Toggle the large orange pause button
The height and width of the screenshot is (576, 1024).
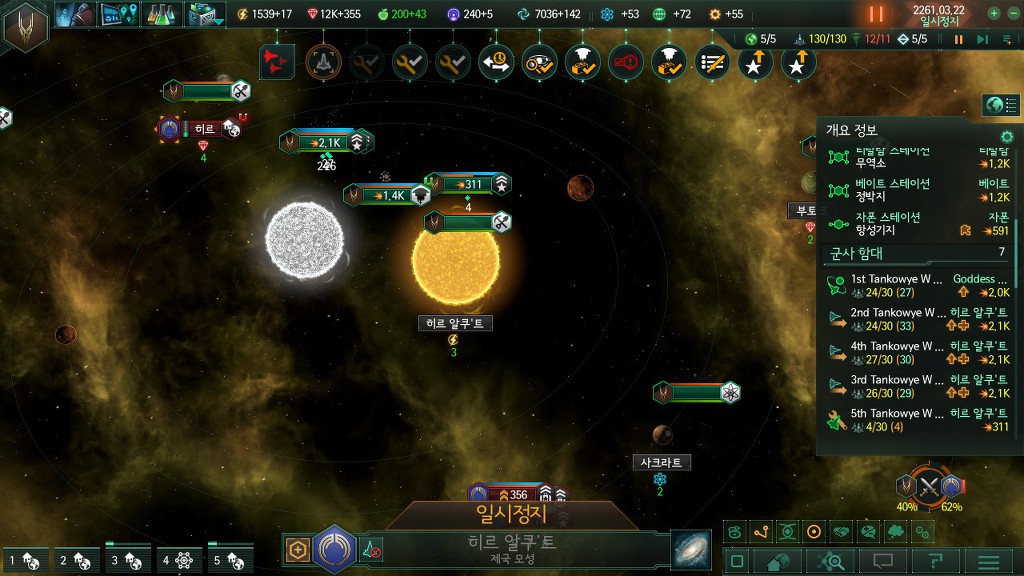pyautogui.click(x=876, y=14)
